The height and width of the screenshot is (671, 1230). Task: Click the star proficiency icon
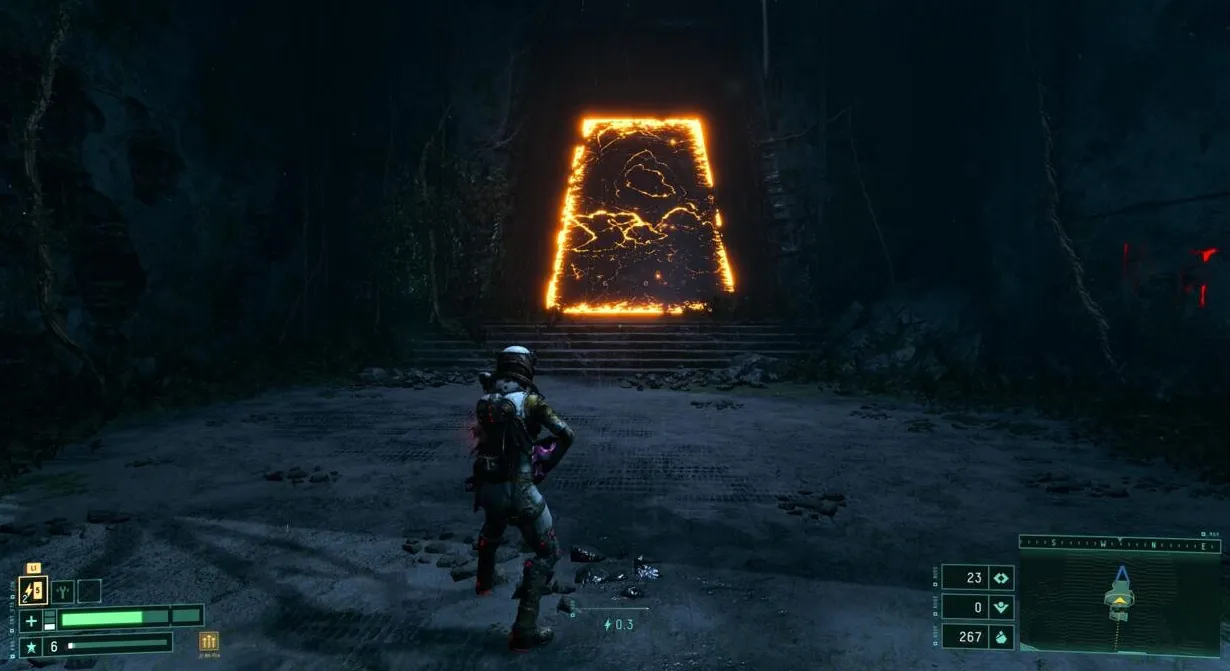click(x=30, y=646)
